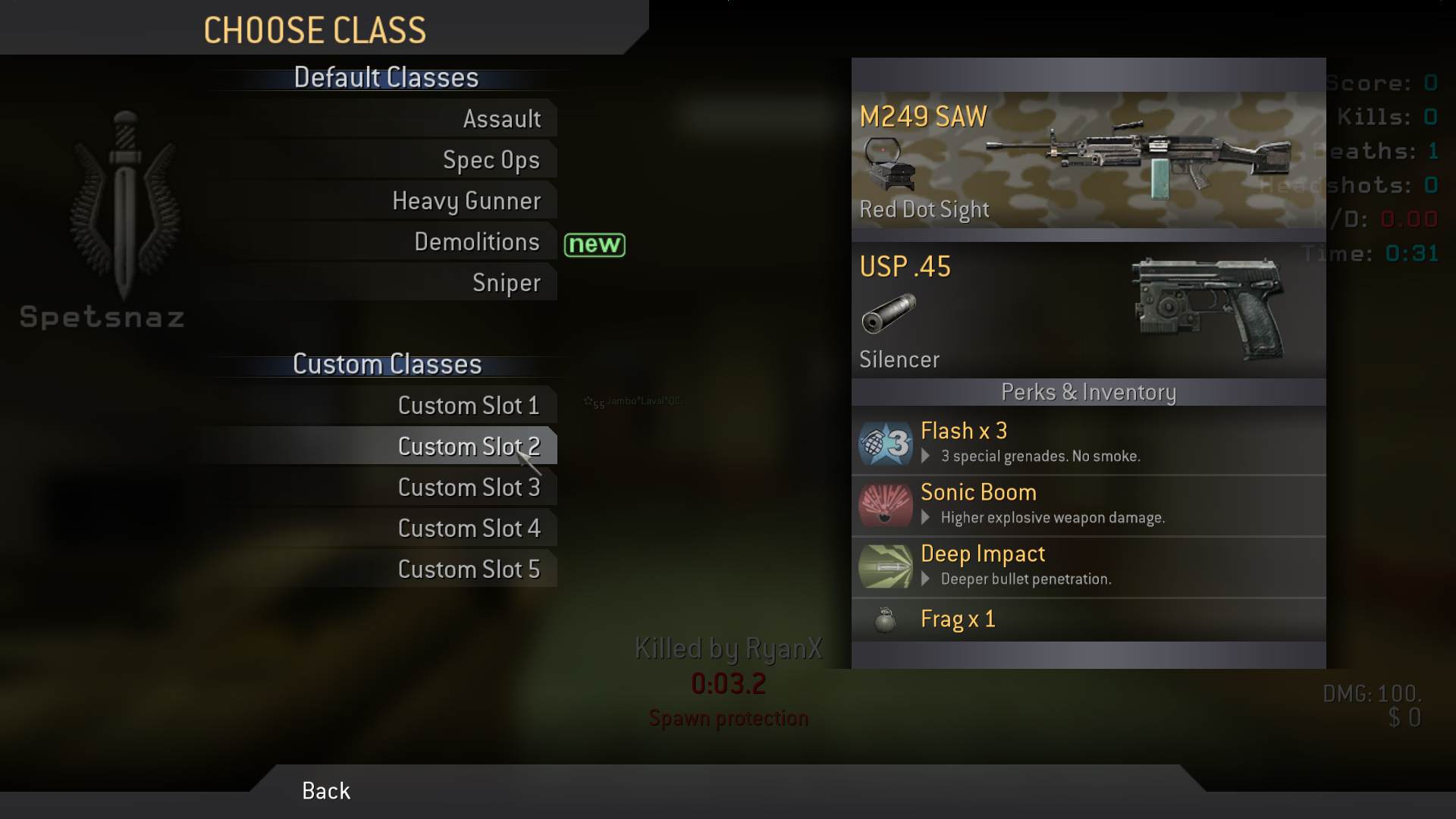Pick the Heavy Gunner class
This screenshot has width=1456, height=819.
coord(466,201)
